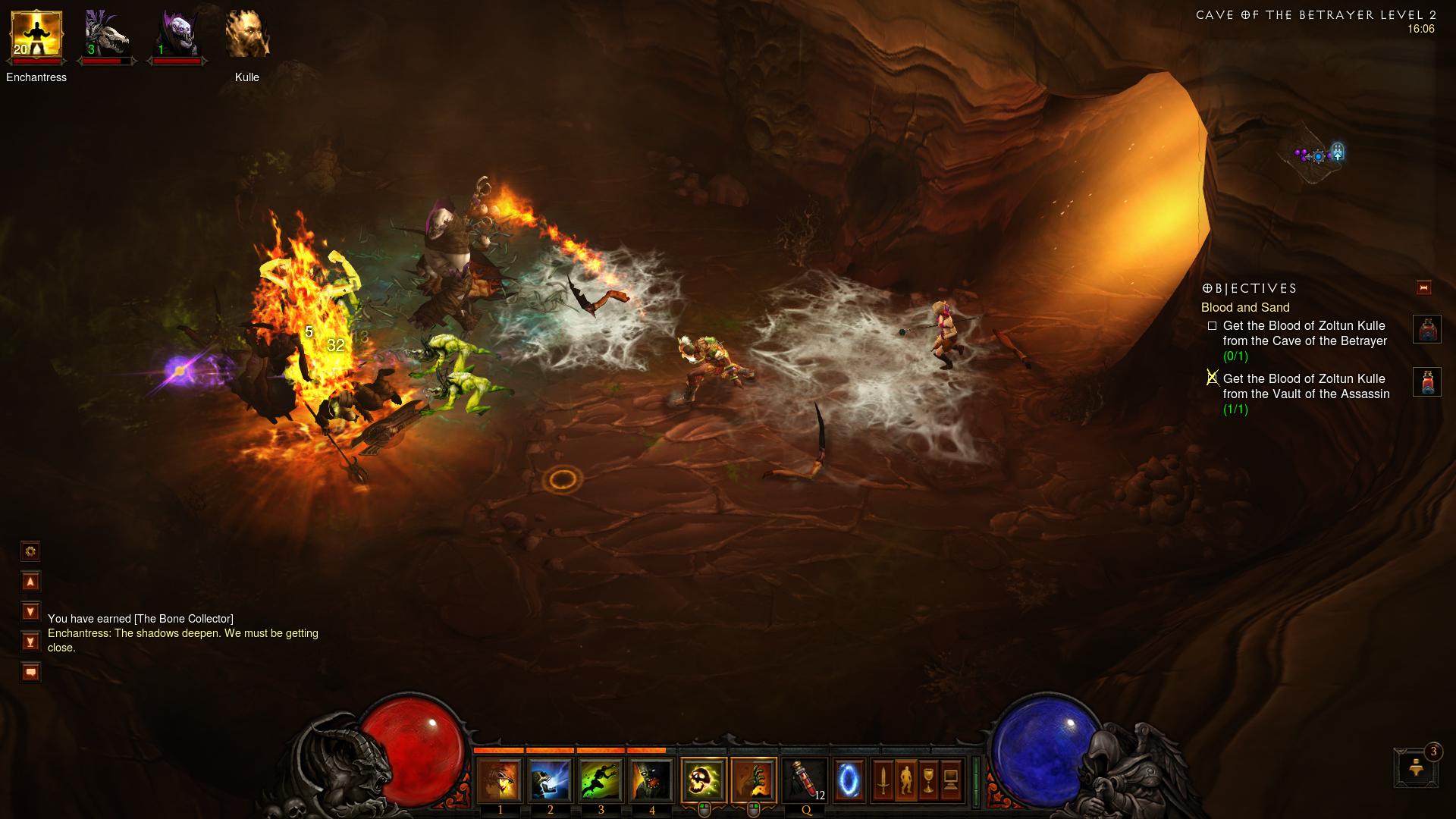The width and height of the screenshot is (1456, 819).
Task: Activate the skill in hotbar slot 1
Action: (x=499, y=781)
